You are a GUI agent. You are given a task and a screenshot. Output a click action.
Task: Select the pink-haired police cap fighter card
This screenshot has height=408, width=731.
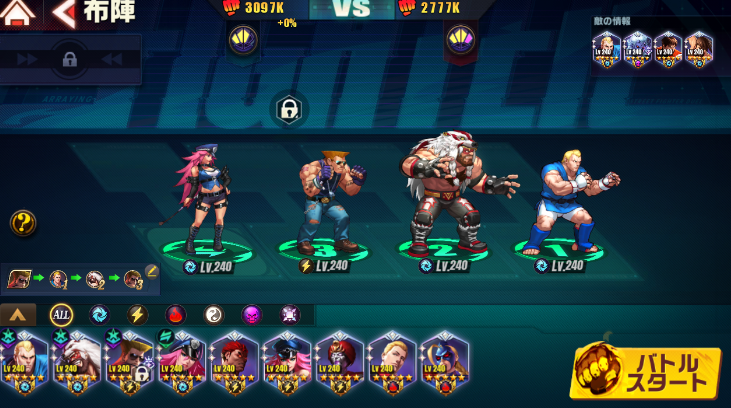(x=182, y=362)
